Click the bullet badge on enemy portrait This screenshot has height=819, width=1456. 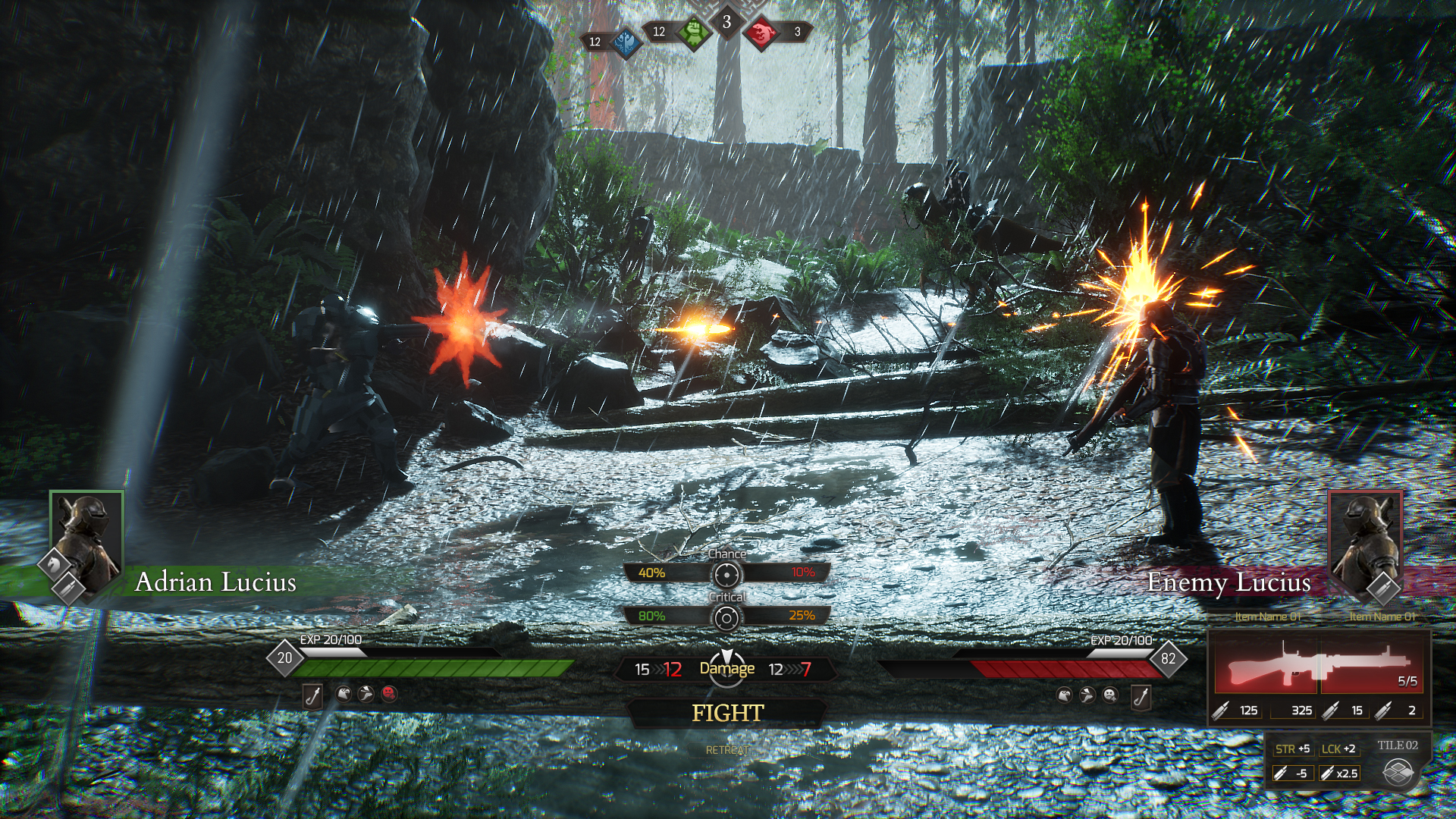[1382, 587]
